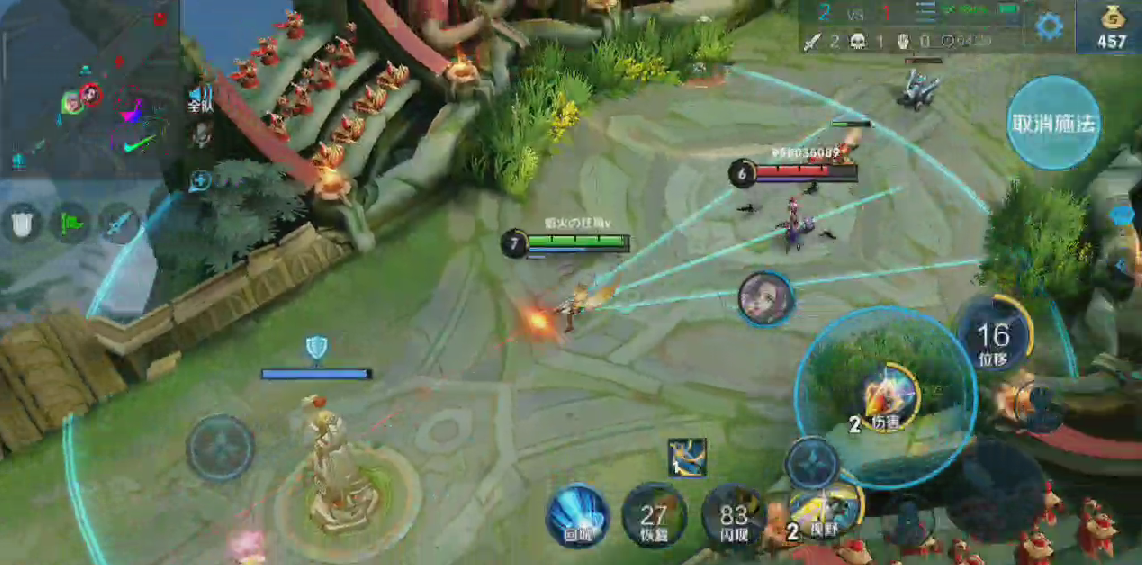The height and width of the screenshot is (565, 1142).
Task: Toggle the 全队 team voice chat
Action: 200,99
